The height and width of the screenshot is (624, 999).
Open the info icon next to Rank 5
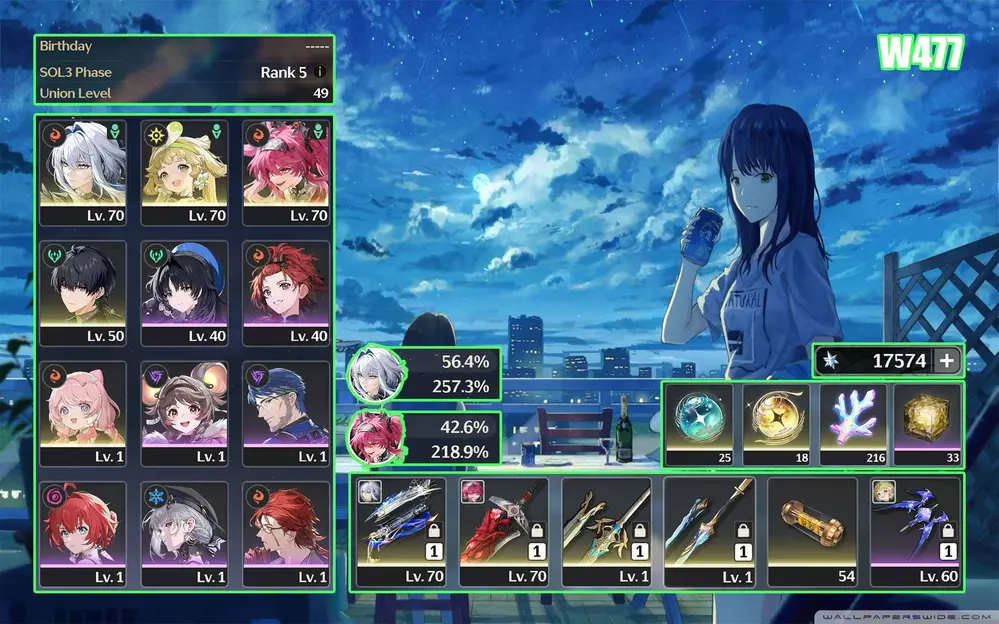(320, 72)
